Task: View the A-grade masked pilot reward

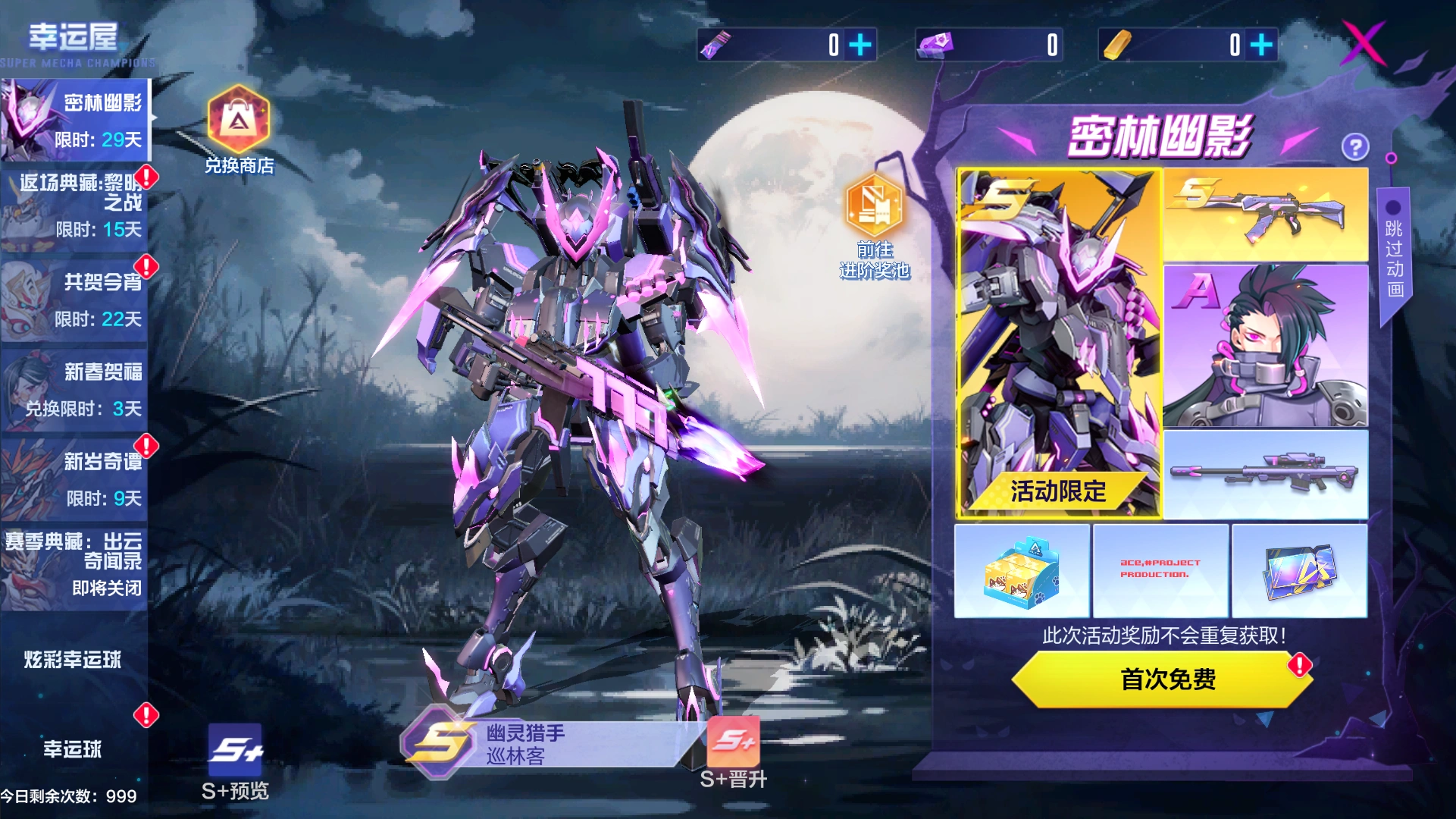Action: pos(1265,345)
